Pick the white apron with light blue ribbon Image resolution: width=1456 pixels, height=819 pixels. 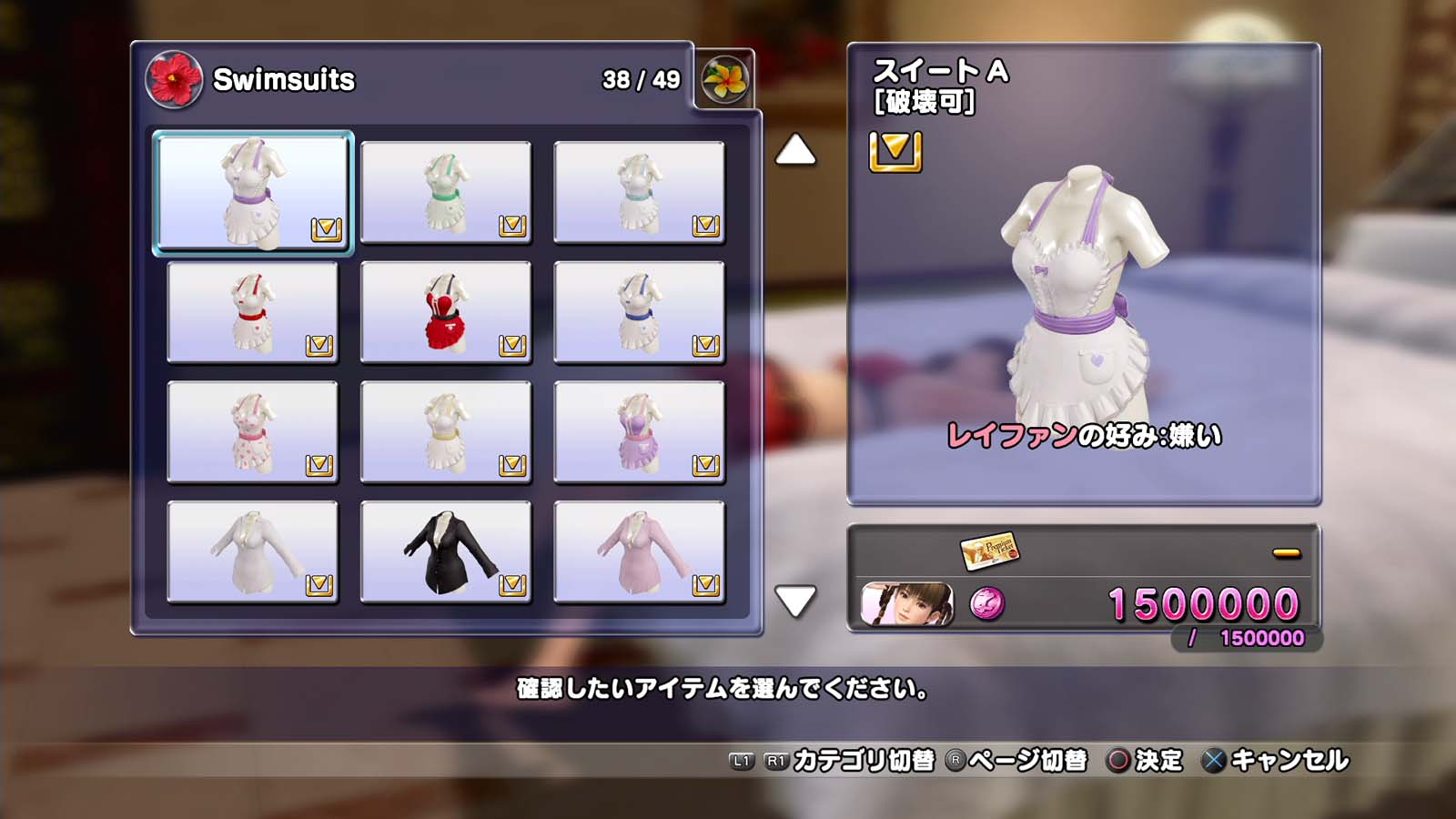[x=639, y=192]
